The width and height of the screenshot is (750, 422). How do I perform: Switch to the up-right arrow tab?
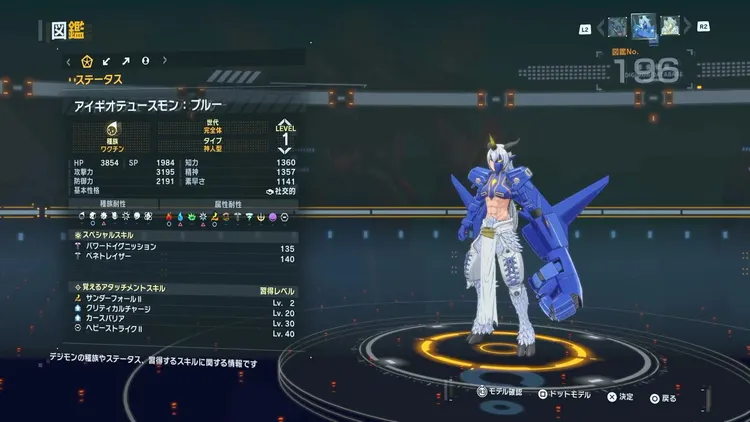click(126, 61)
